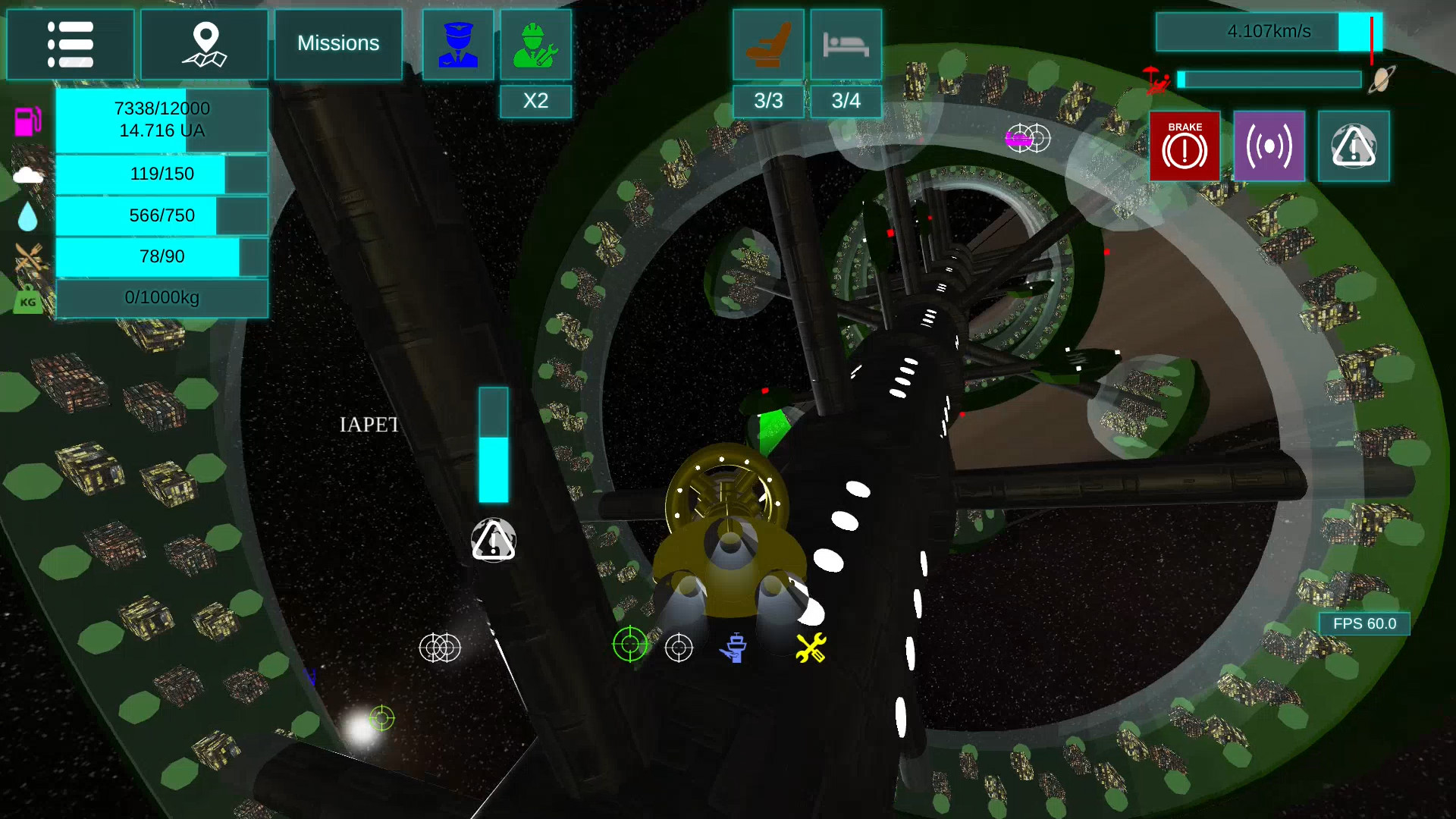Viewport: 1456px width, 819px height.
Task: Click the white warning triangle marker
Action: (494, 541)
